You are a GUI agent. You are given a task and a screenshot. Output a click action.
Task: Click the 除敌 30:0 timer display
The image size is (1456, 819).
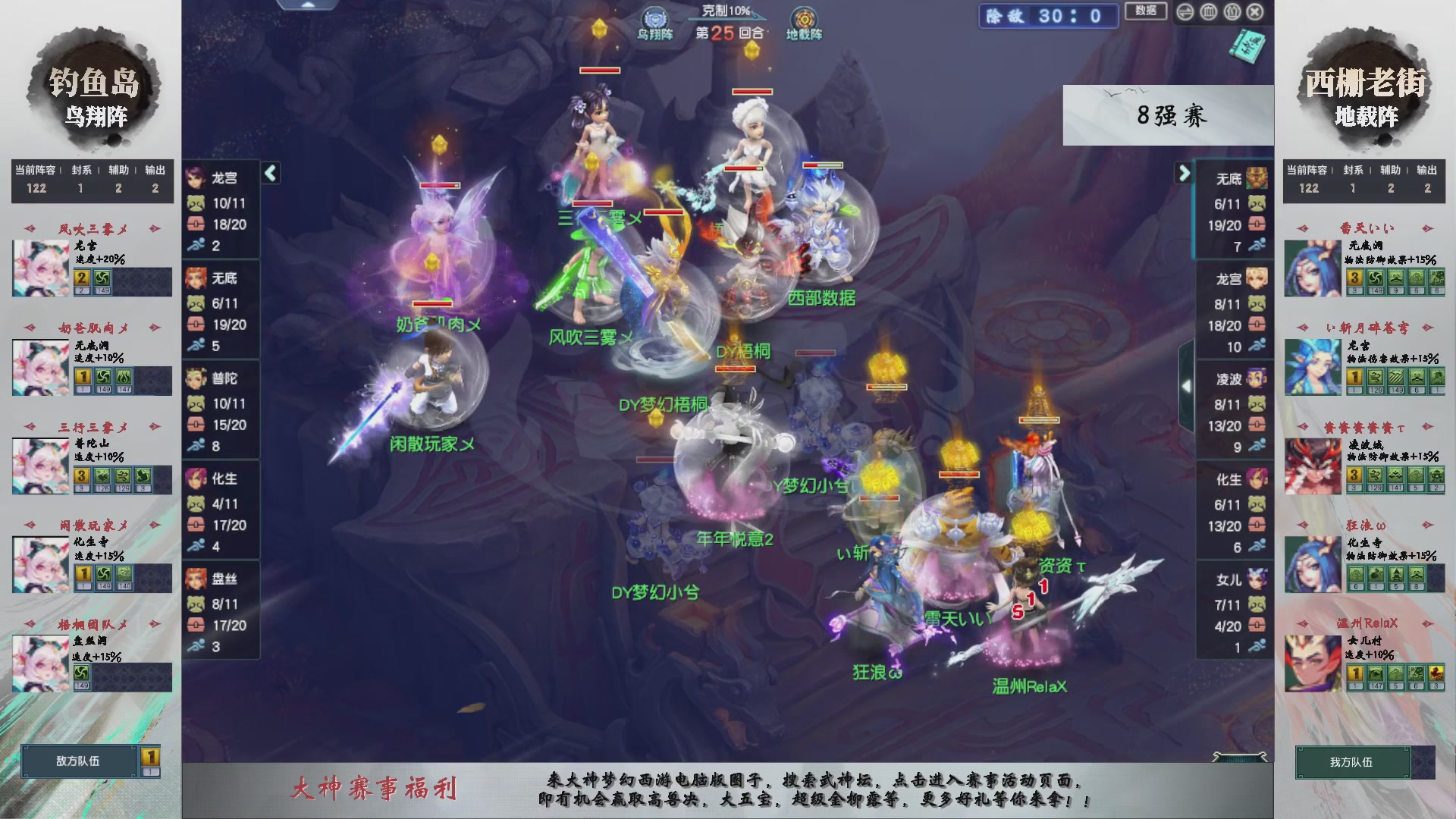point(1048,17)
